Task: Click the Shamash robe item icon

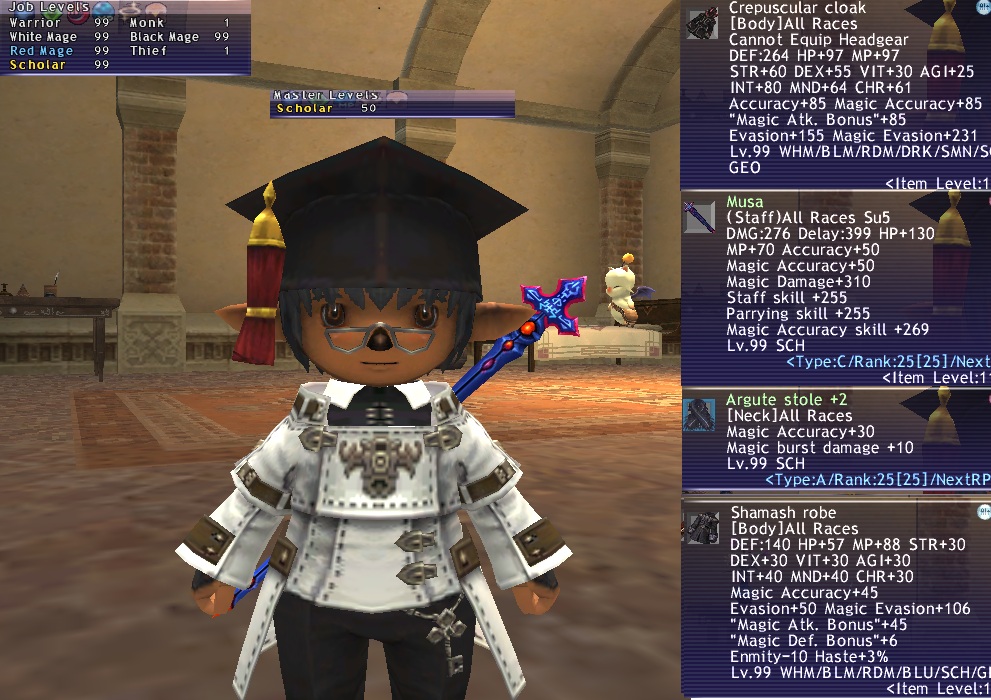Action: pos(702,528)
